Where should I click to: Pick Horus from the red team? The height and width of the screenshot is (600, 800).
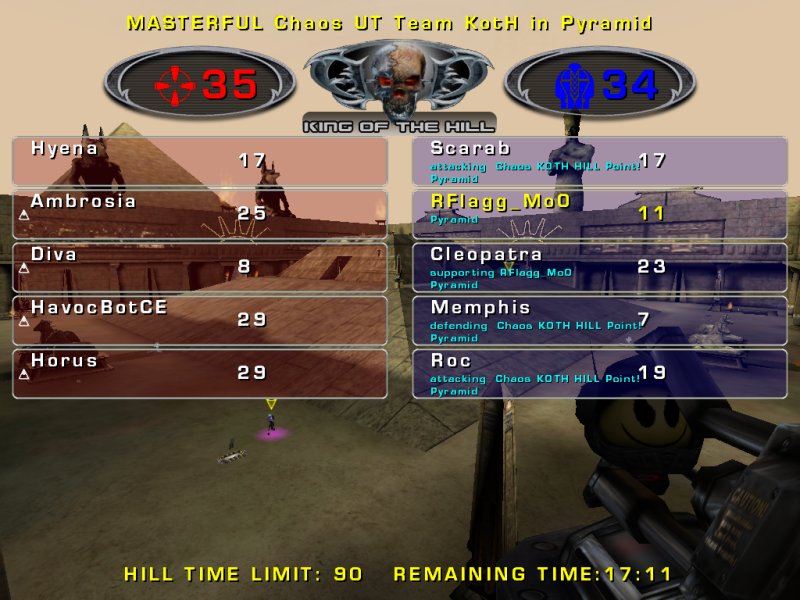point(200,373)
